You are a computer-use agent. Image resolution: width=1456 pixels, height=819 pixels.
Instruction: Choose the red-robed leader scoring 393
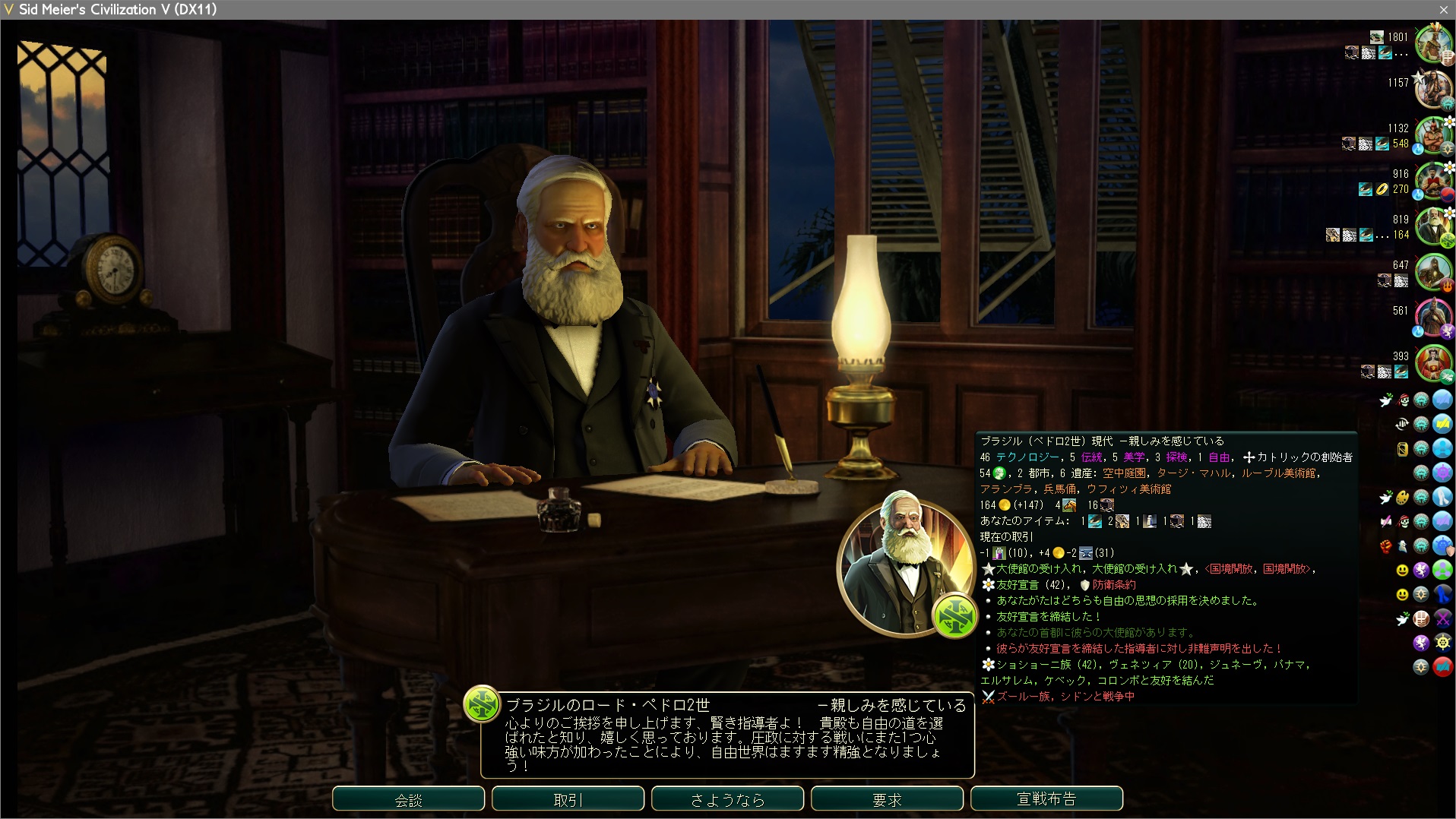[1432, 362]
